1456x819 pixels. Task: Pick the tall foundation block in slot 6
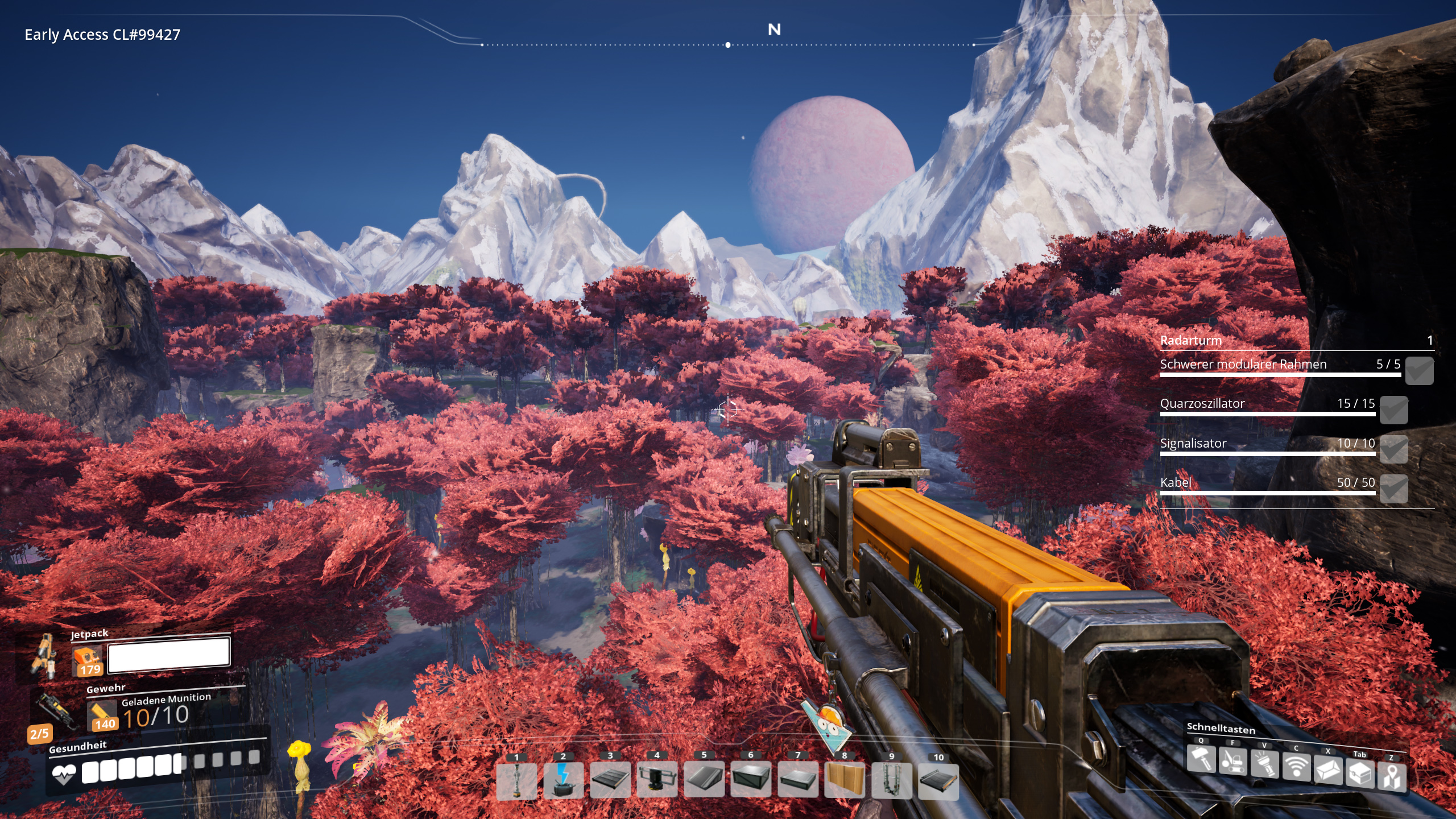click(x=751, y=780)
